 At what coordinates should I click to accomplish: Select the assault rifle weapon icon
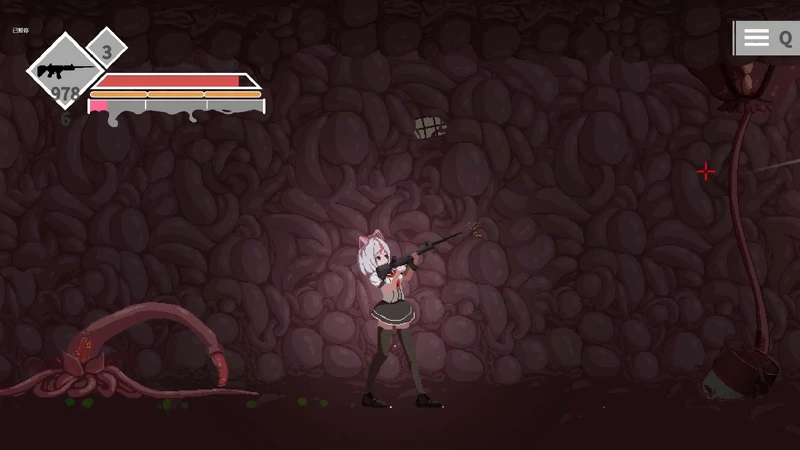[63, 70]
